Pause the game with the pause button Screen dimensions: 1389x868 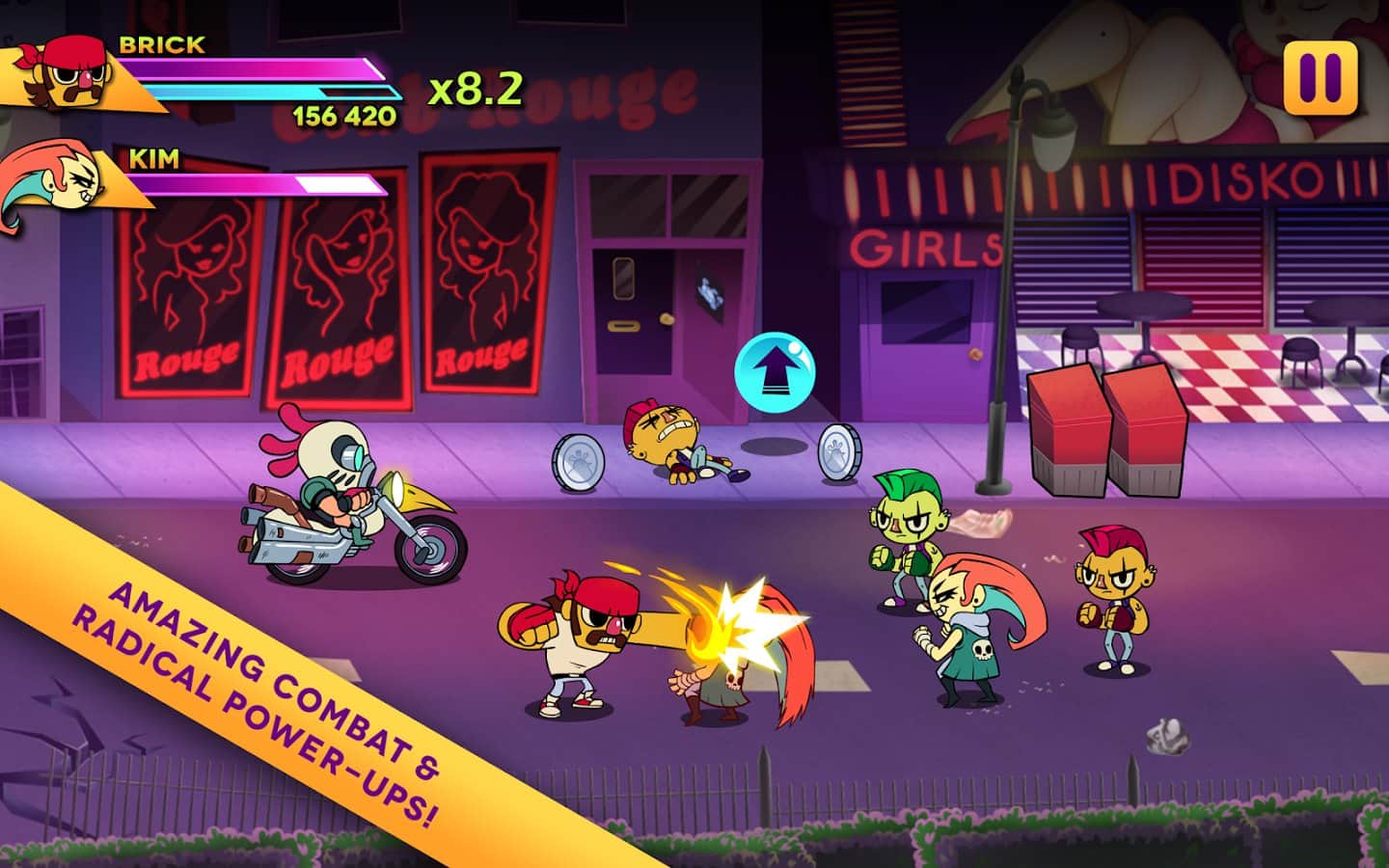point(1320,77)
